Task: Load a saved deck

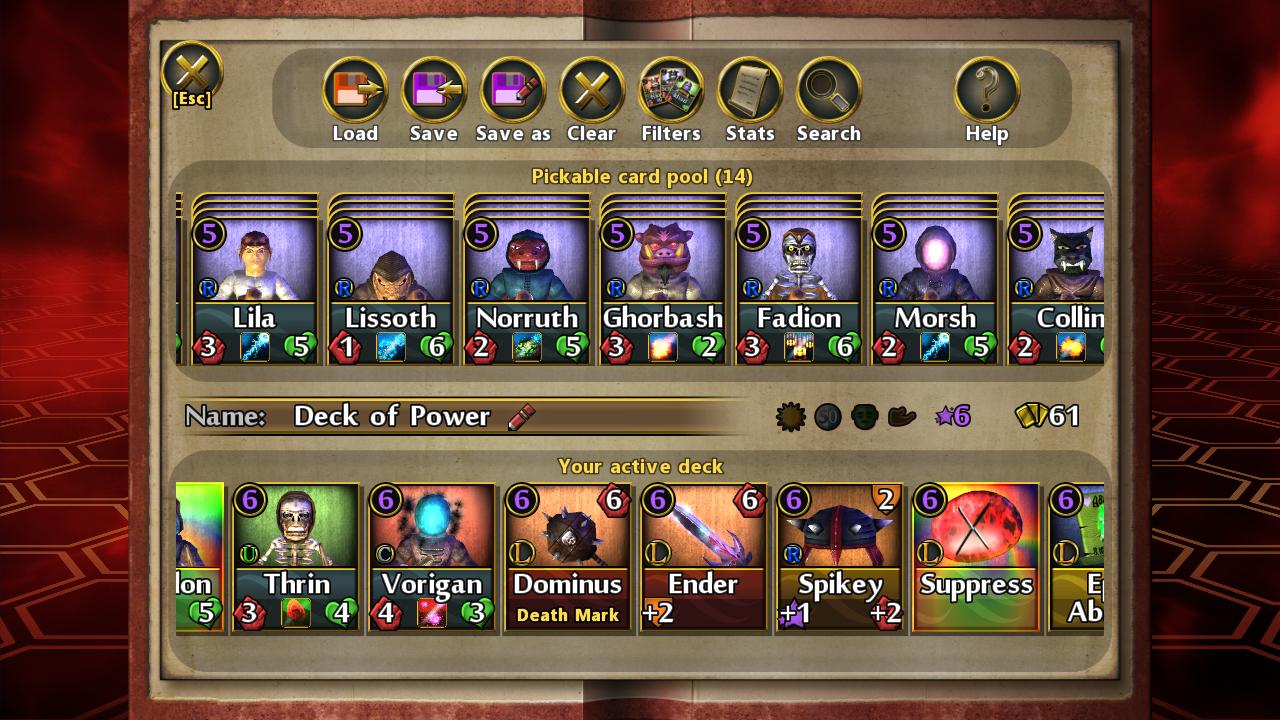Action: click(355, 91)
